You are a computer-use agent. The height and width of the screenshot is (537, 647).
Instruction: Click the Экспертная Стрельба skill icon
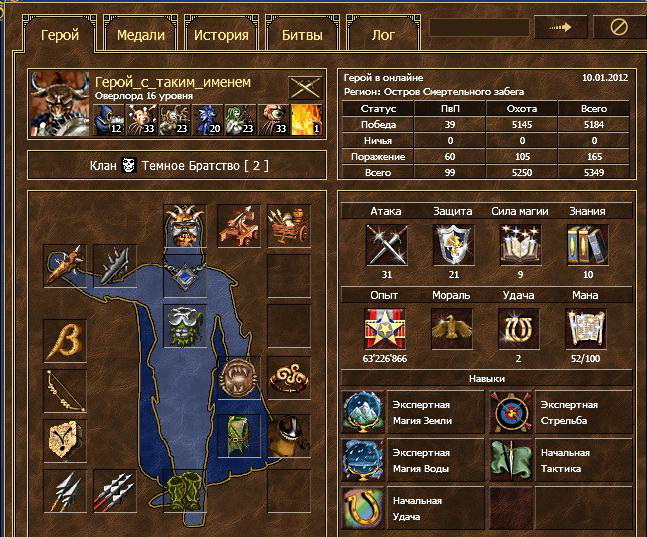point(509,413)
